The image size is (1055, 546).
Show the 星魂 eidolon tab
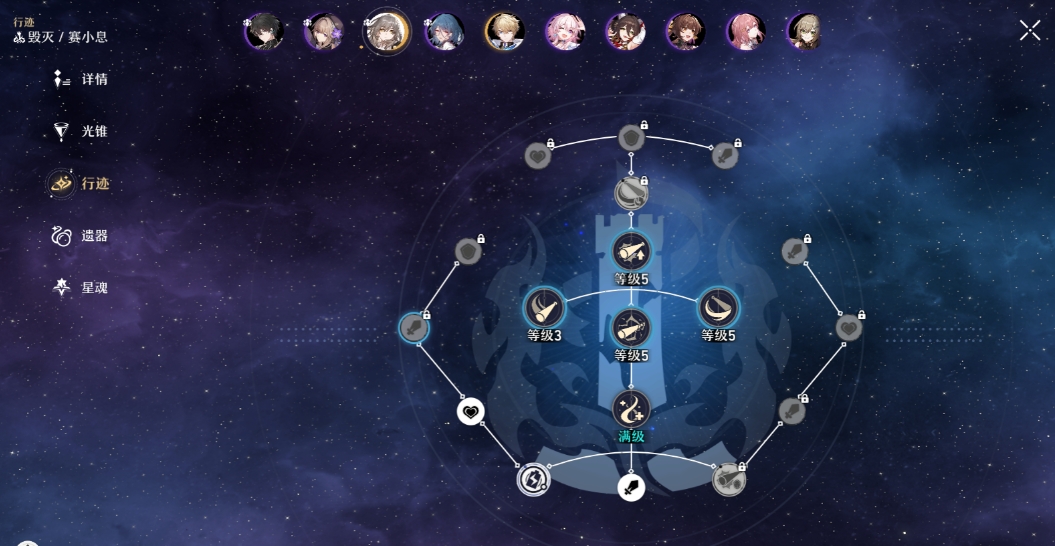(81, 288)
